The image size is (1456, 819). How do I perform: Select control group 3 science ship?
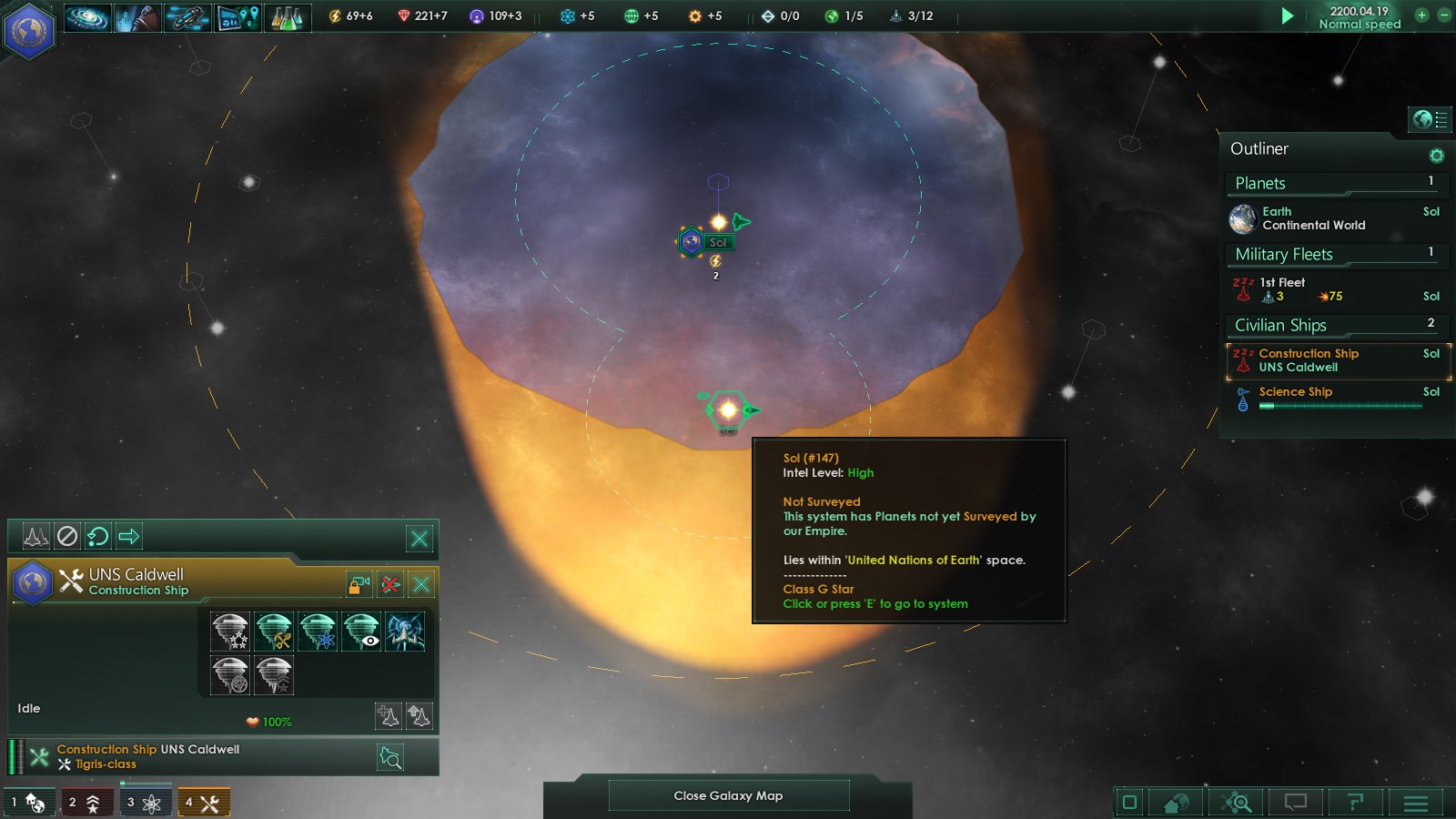pos(144,803)
